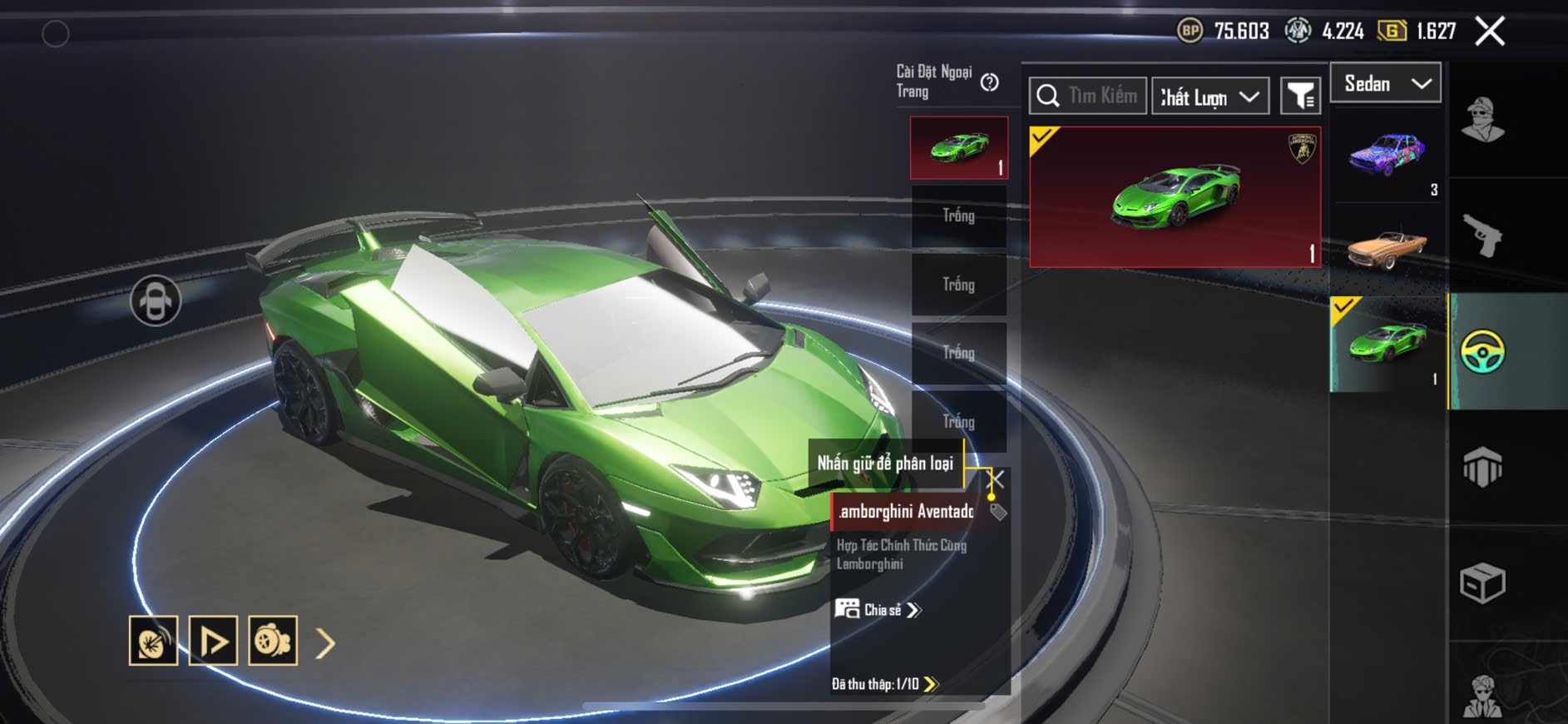Open the filter funnel options
Viewport: 1568px width, 724px height.
coord(1300,97)
